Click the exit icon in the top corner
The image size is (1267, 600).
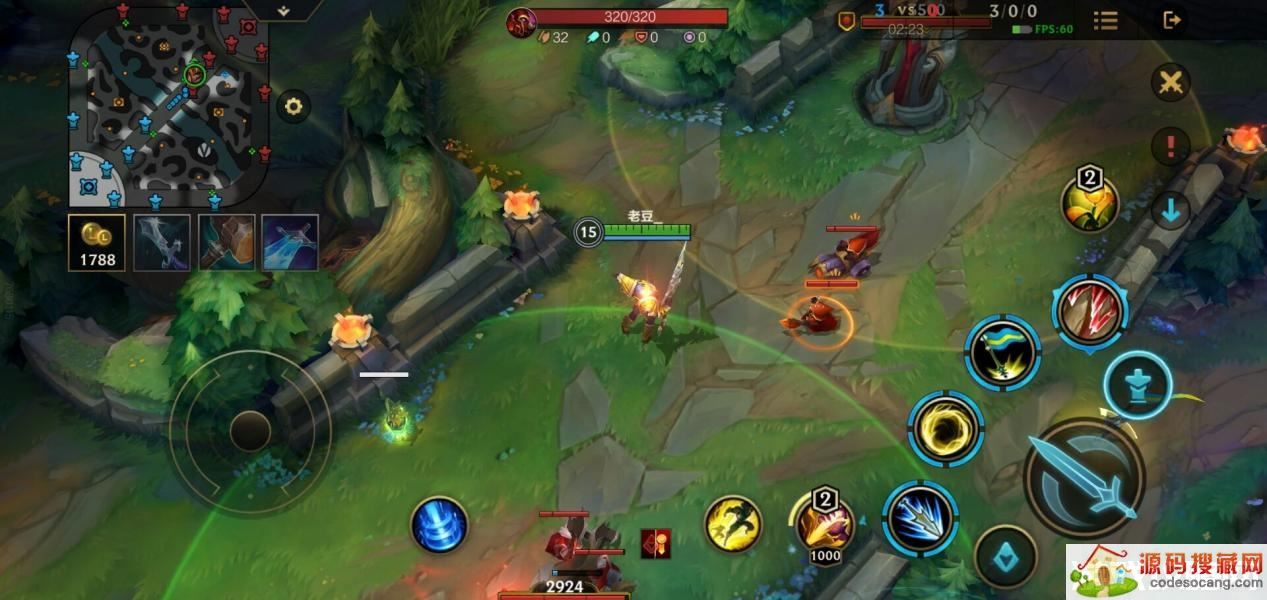[x=1172, y=20]
